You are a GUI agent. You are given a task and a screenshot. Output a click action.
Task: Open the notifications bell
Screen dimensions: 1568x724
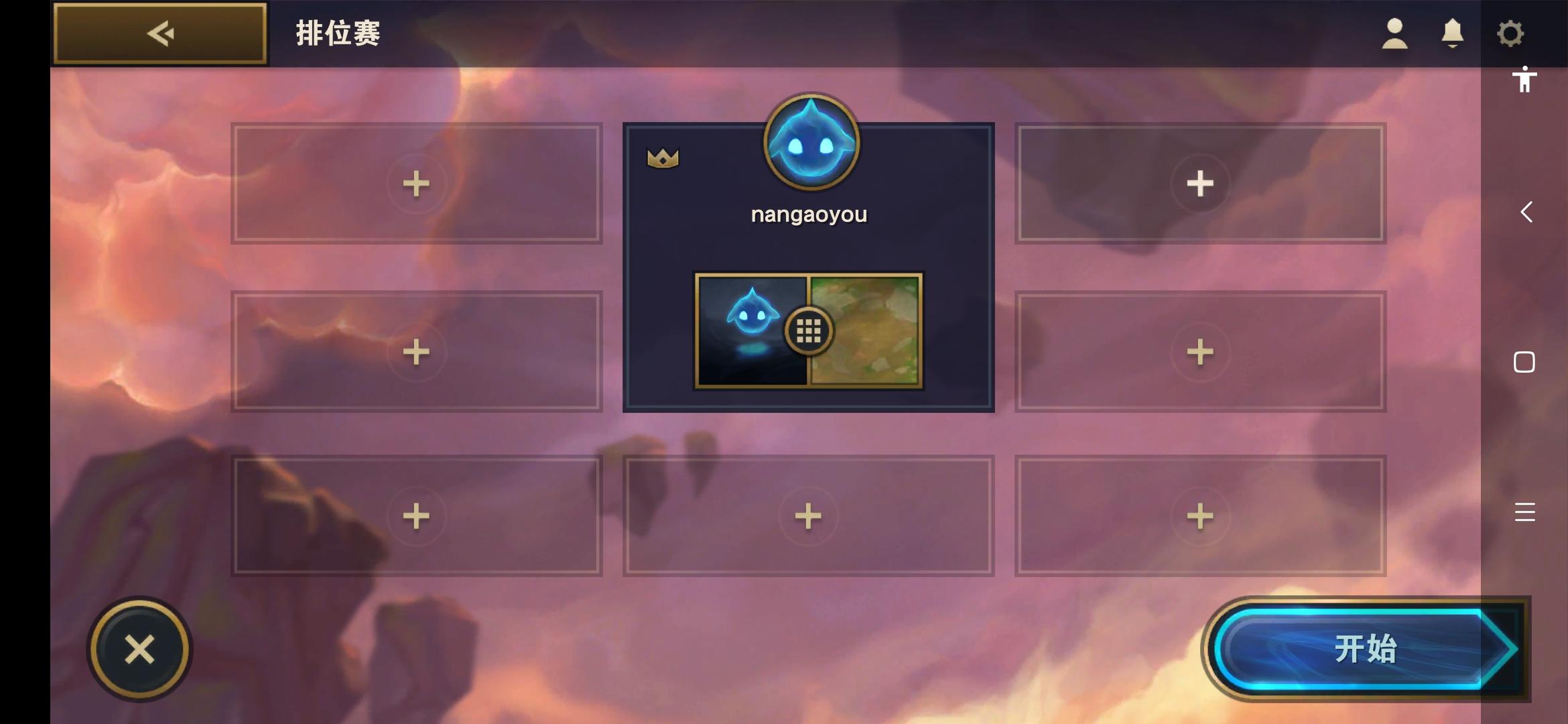tap(1451, 32)
